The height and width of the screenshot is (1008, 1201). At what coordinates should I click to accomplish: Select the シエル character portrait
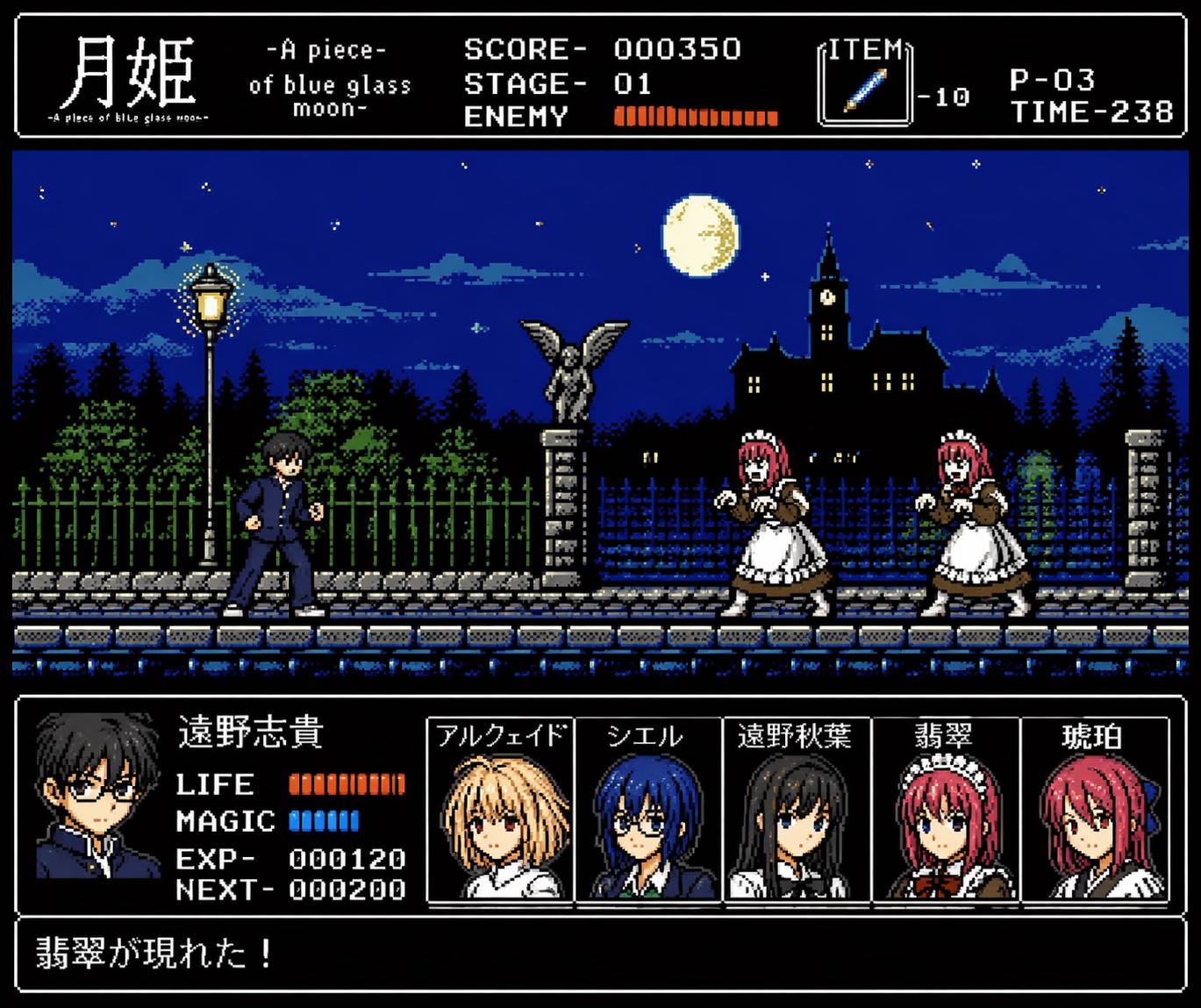click(x=647, y=811)
